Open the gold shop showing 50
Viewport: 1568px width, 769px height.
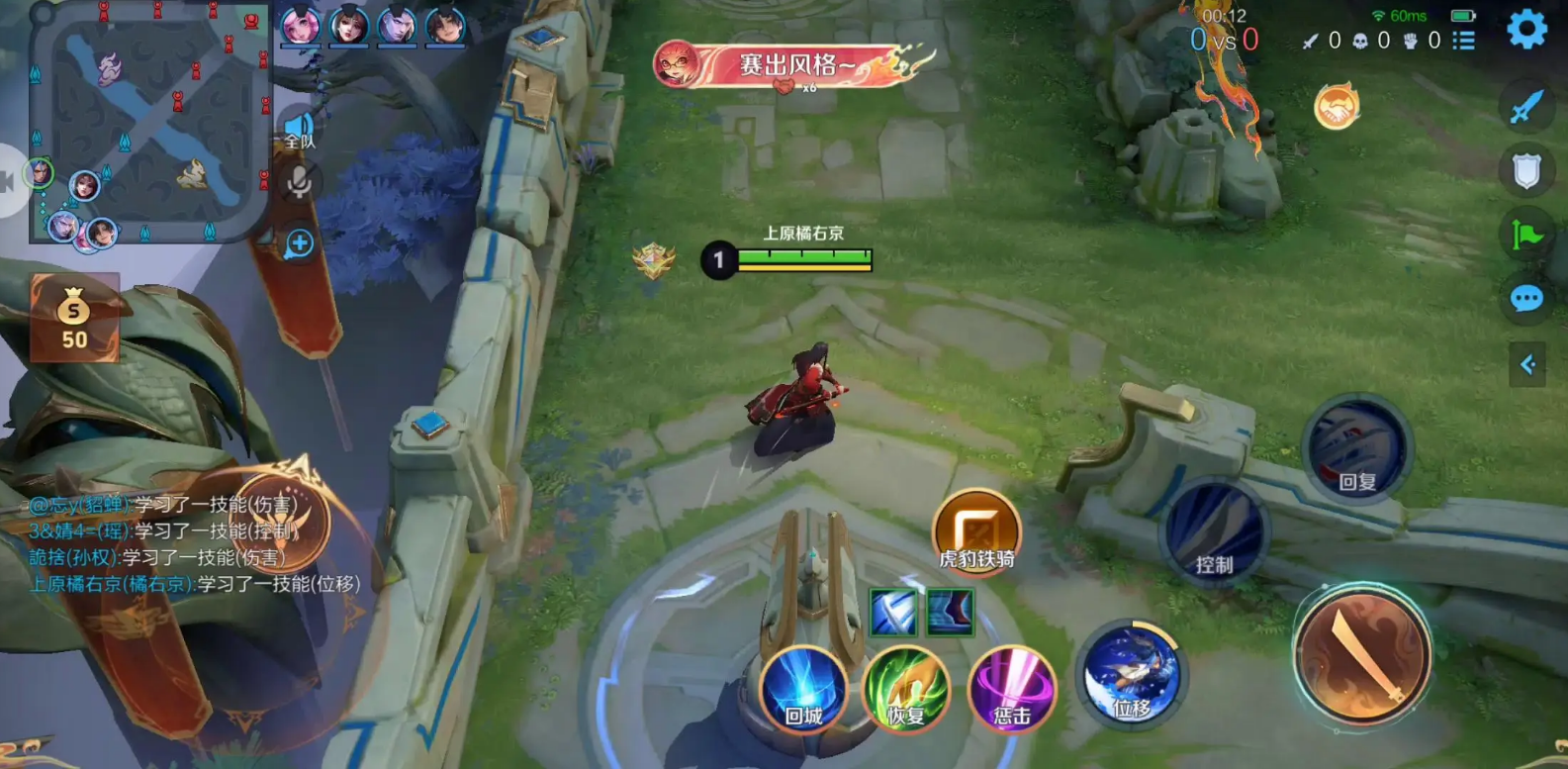click(x=74, y=319)
